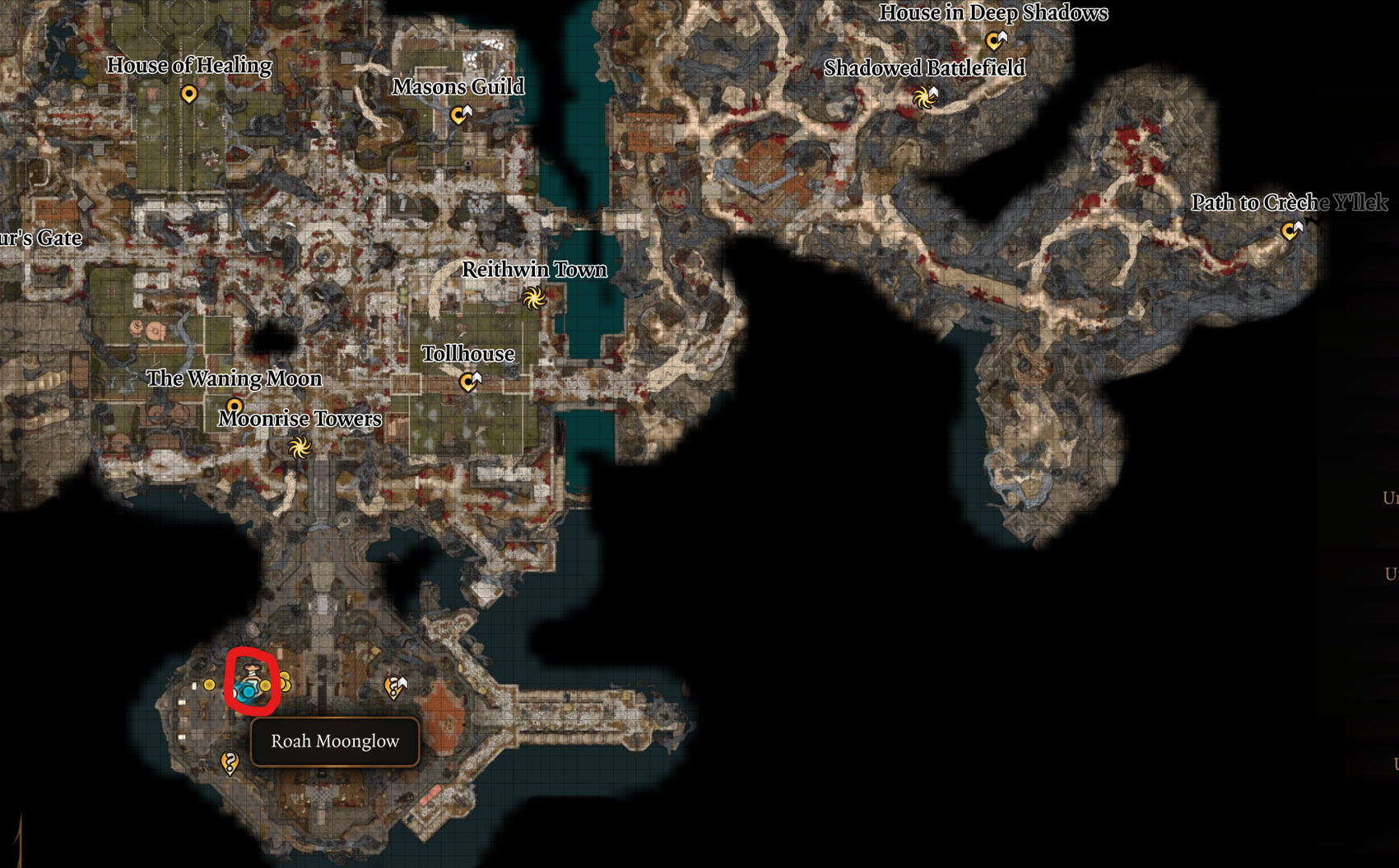Click the question mark marker with white arrow

394,688
